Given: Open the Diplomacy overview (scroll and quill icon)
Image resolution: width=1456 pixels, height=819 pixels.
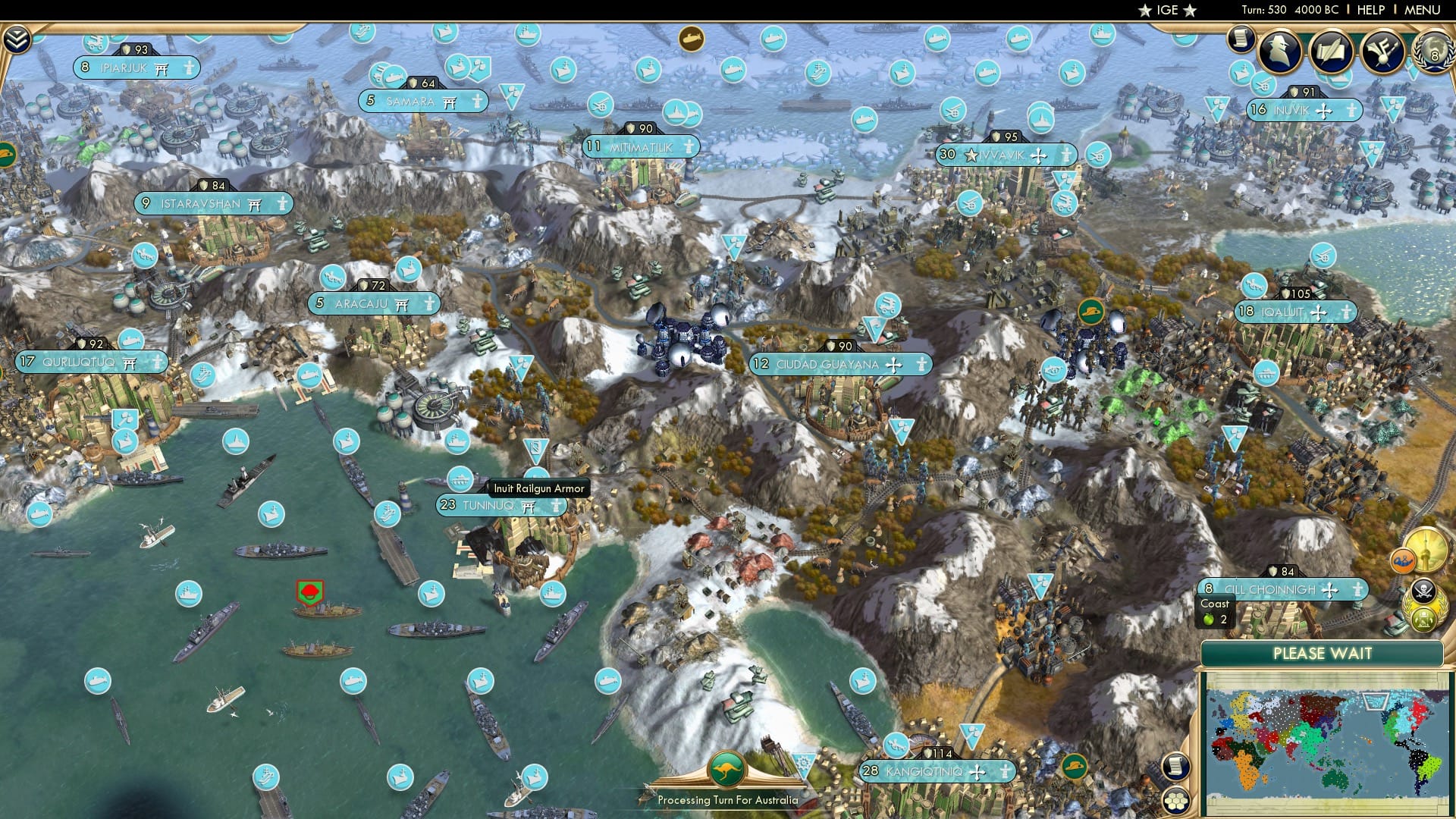Looking at the screenshot, I should coord(1332,52).
